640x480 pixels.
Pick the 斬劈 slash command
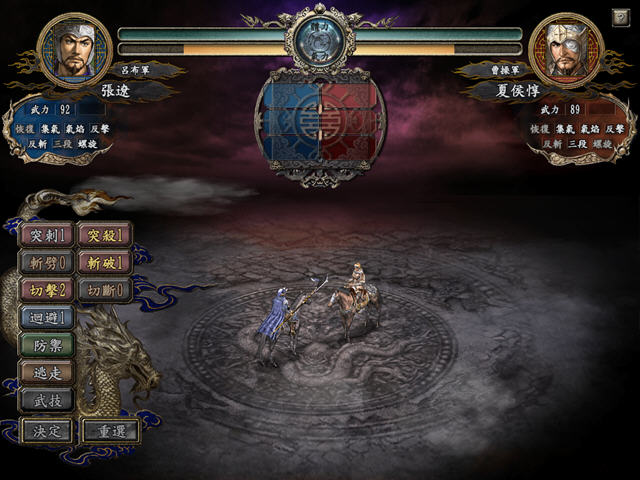click(x=47, y=263)
